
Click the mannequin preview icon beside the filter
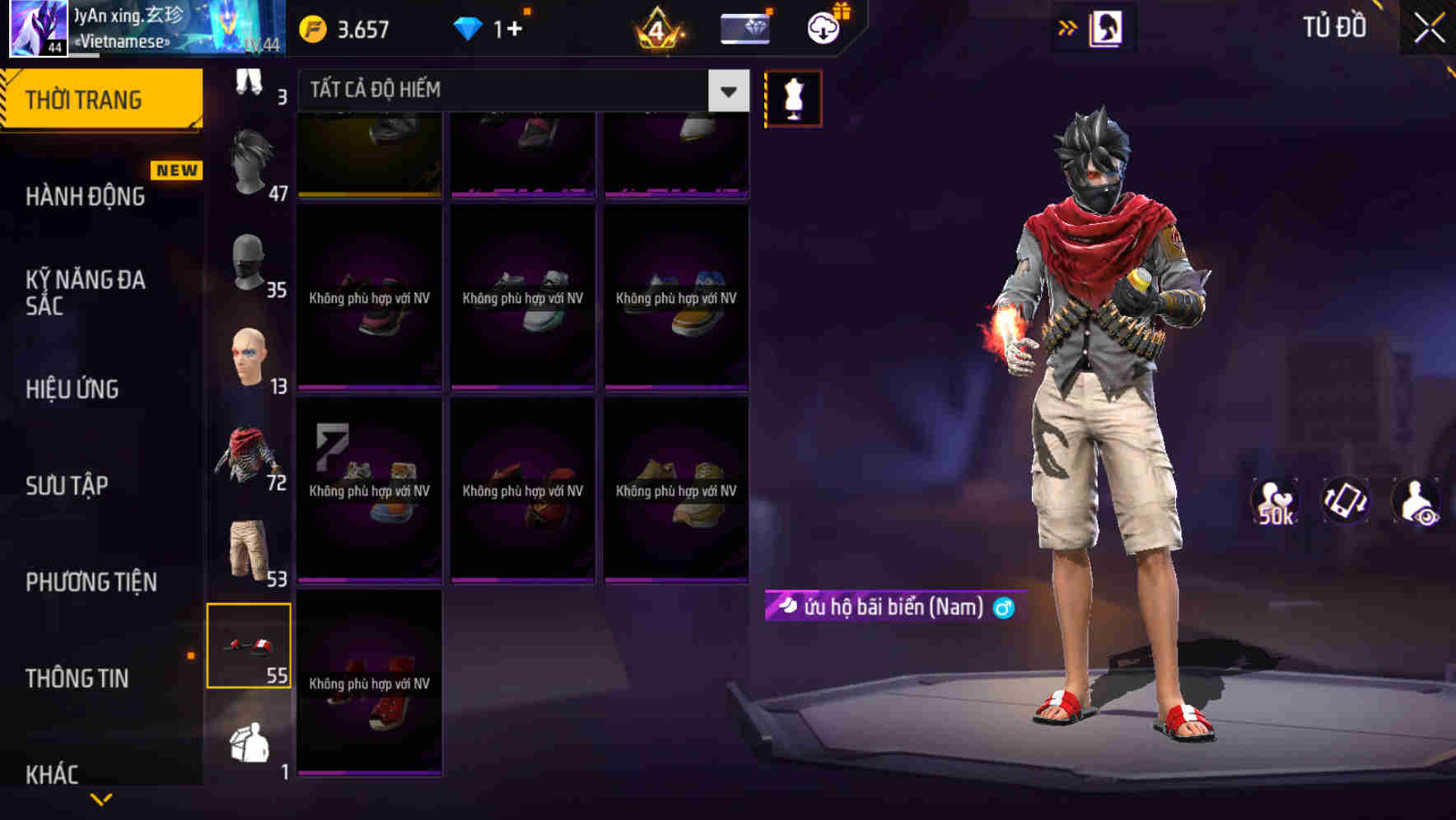792,97
